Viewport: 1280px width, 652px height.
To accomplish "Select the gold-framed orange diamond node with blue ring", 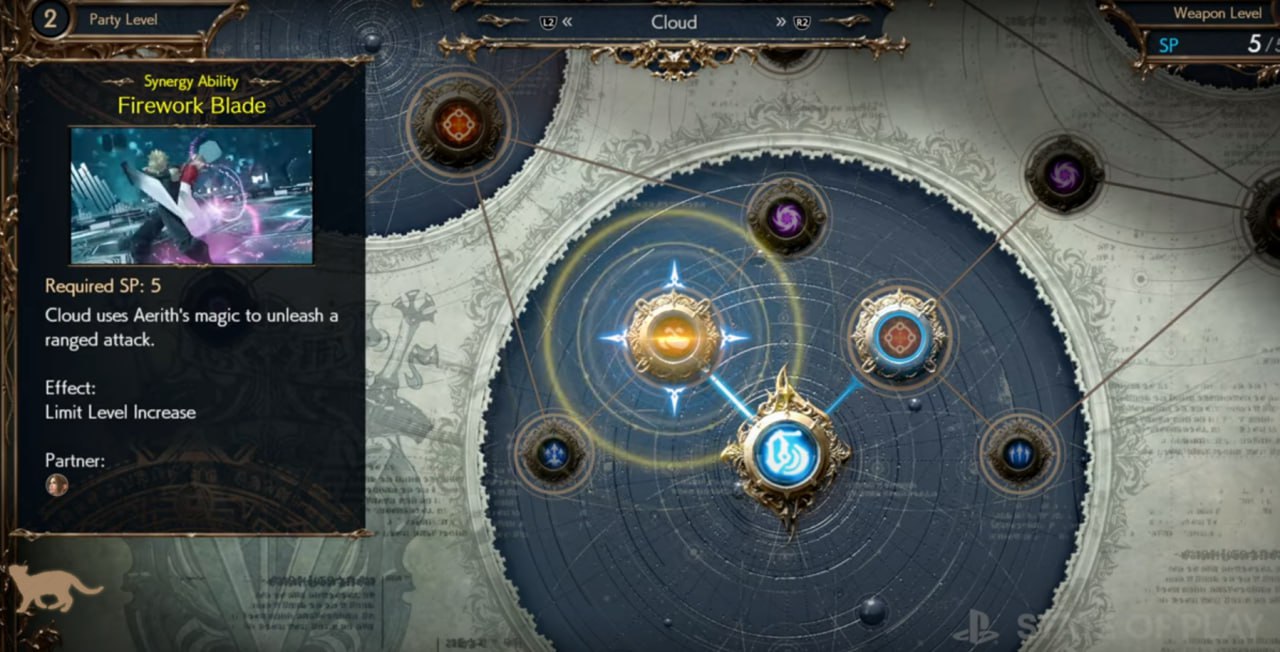I will click(899, 335).
